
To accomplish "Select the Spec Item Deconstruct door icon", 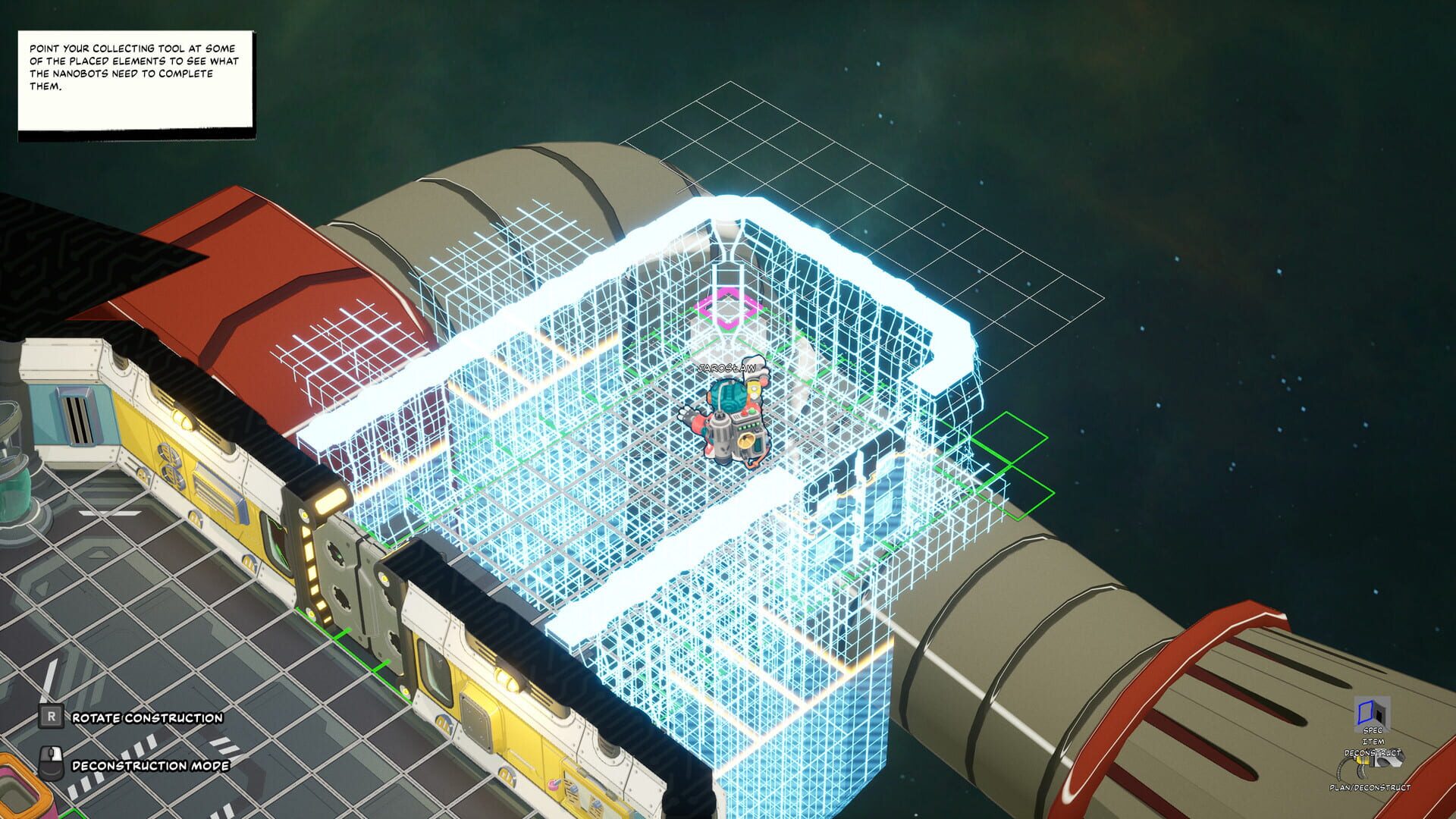I will coord(1370,711).
